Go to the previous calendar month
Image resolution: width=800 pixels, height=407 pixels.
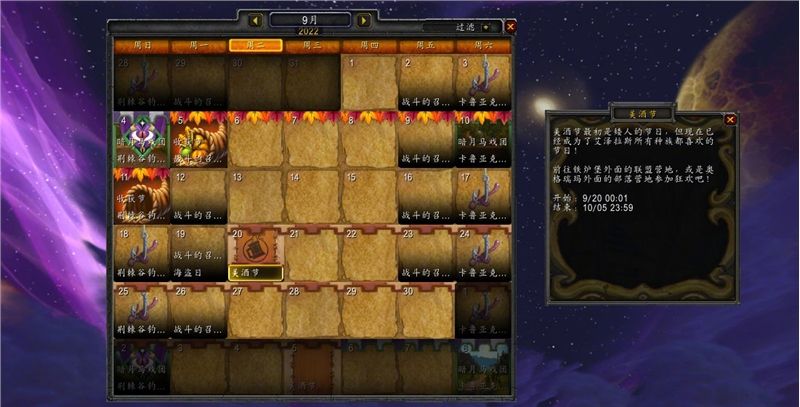(256, 20)
